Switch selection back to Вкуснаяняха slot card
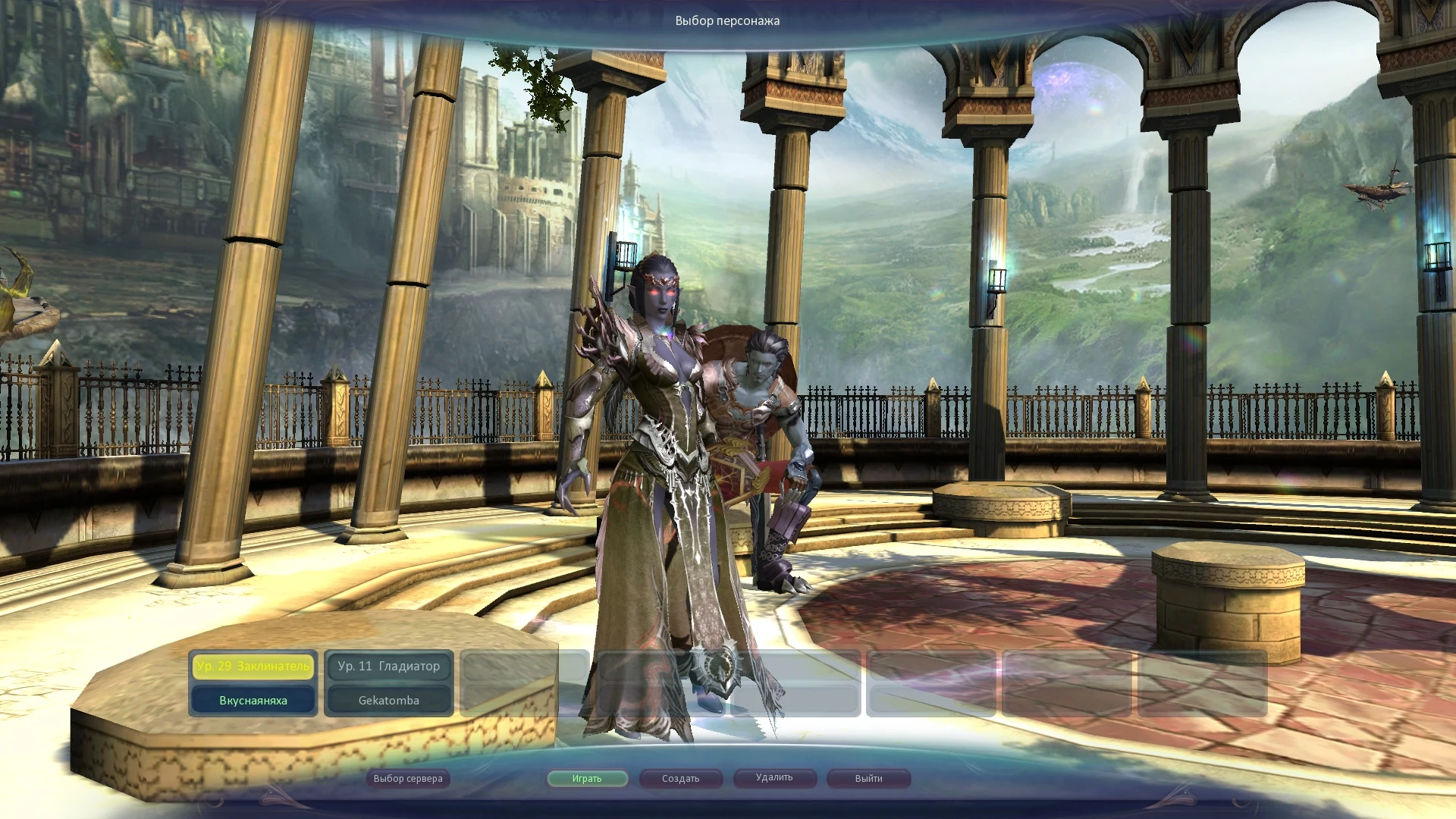1456x819 pixels. [x=254, y=682]
